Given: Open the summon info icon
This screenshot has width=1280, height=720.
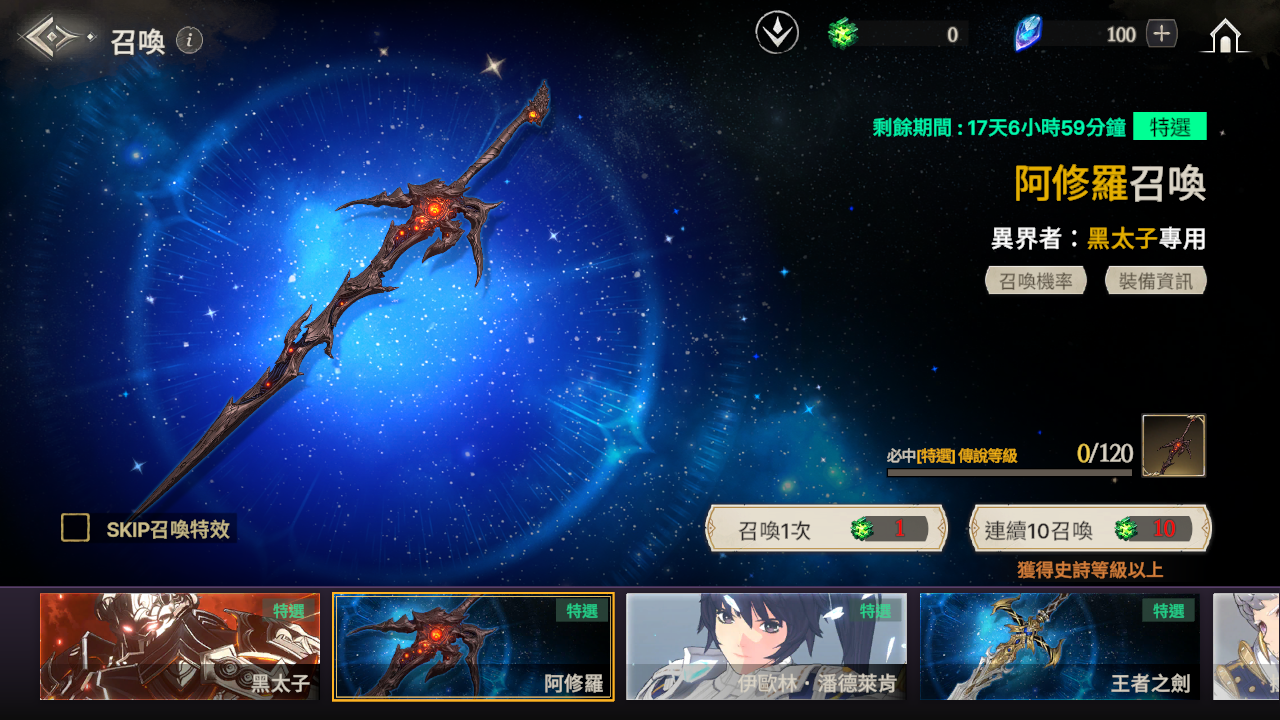Looking at the screenshot, I should 190,40.
